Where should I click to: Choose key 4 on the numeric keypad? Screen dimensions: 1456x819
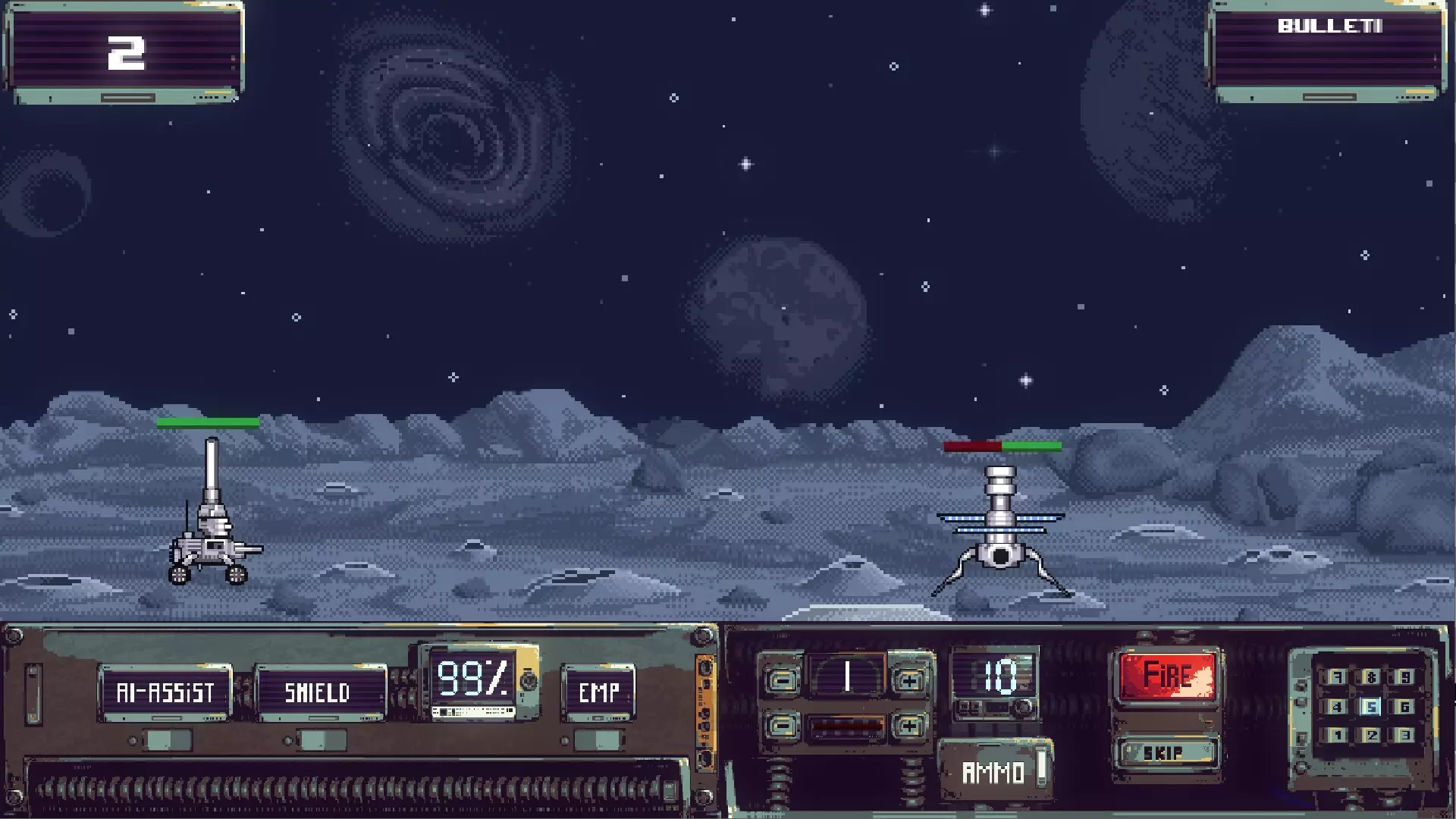click(x=1337, y=707)
